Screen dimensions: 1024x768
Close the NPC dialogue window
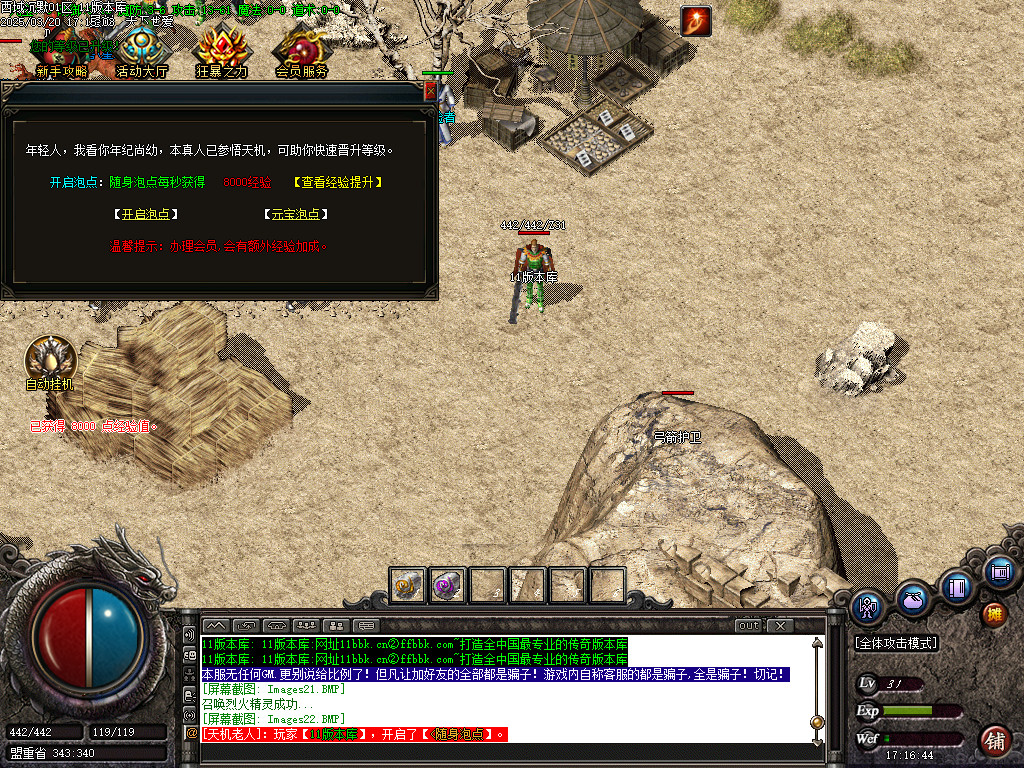point(431,91)
